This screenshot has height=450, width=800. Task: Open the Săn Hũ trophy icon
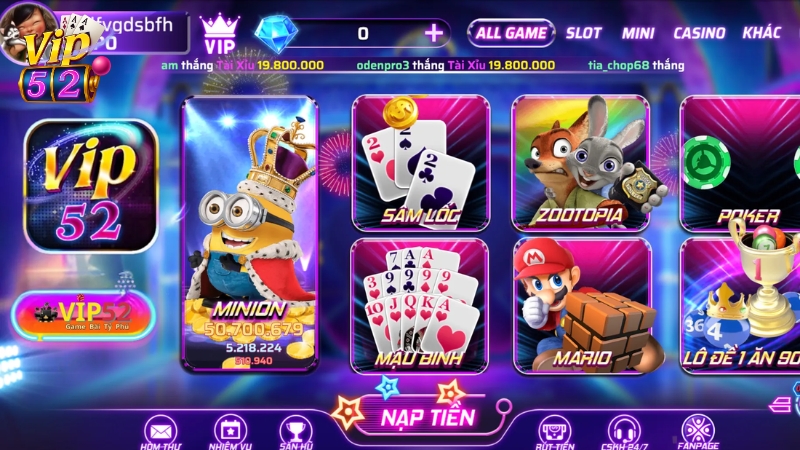[296, 431]
